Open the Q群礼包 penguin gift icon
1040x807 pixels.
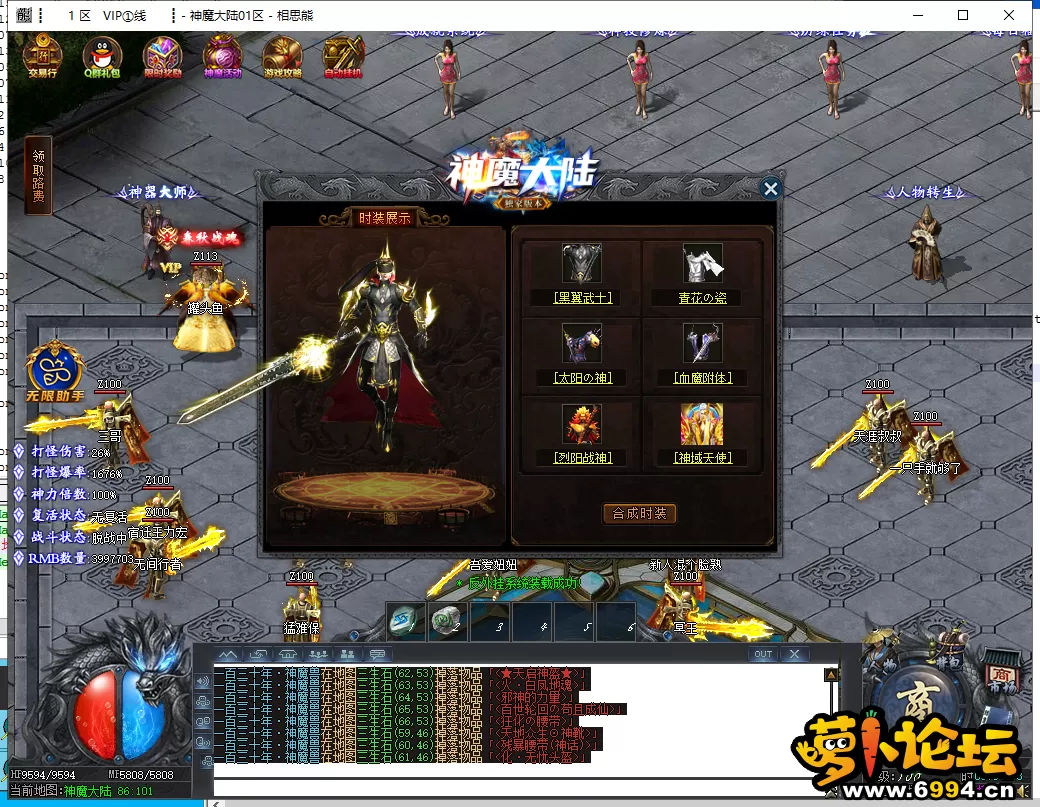click(101, 57)
